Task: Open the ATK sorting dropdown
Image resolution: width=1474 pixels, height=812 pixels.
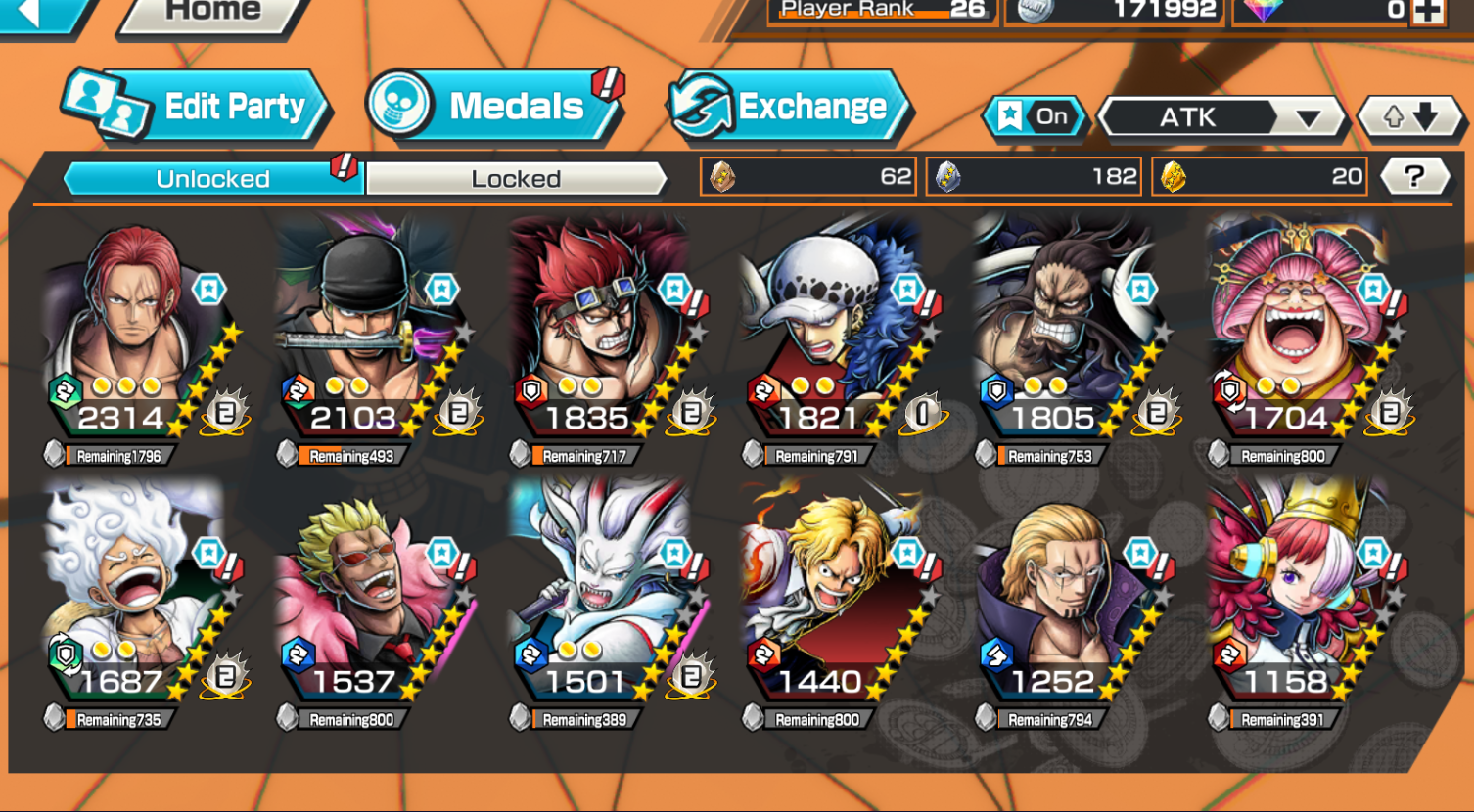Action: 1221,117
